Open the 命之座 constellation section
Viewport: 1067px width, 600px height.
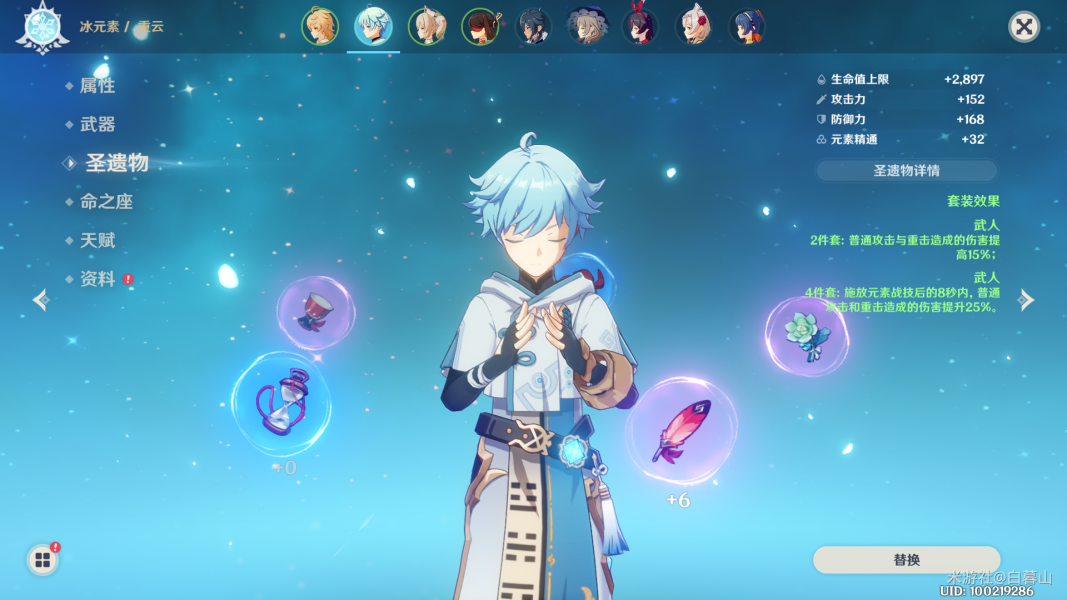[106, 201]
